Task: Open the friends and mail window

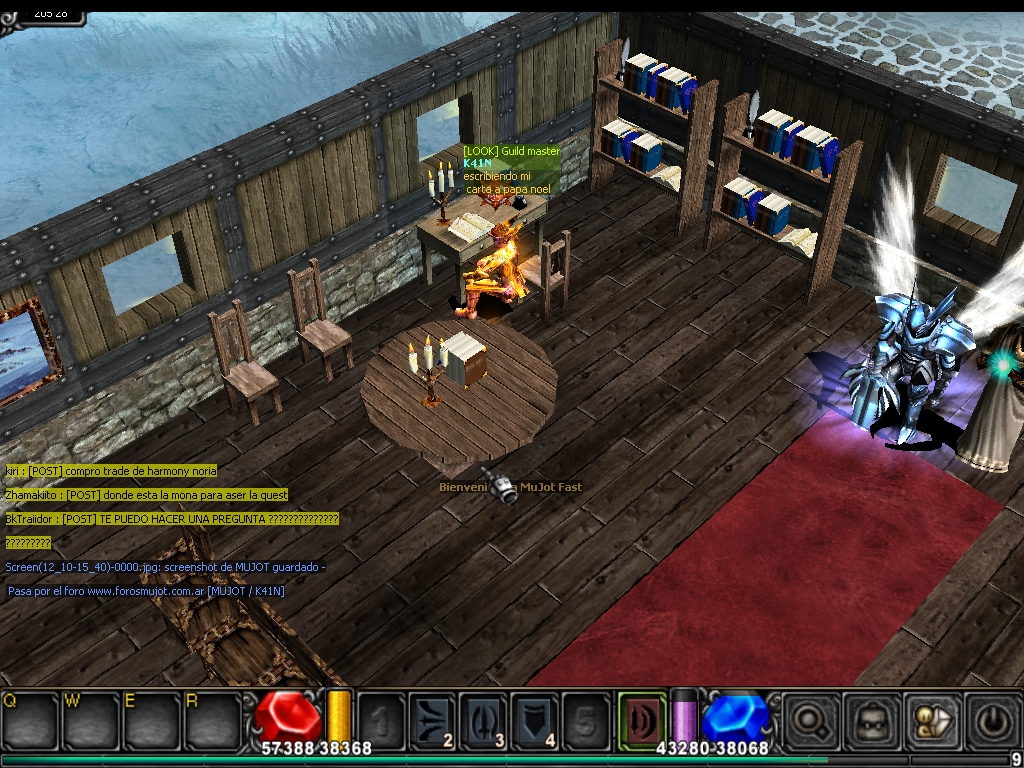Action: tap(931, 718)
